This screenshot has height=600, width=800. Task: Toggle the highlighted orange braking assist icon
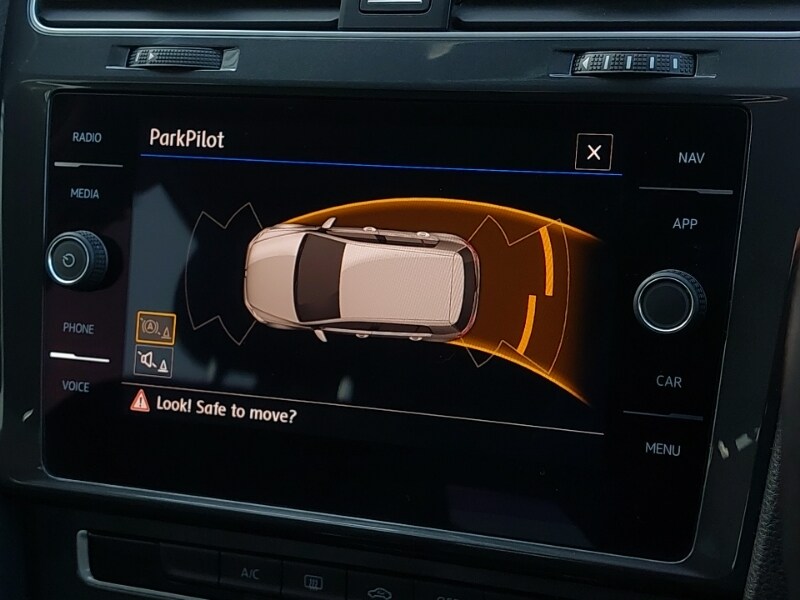tap(155, 327)
